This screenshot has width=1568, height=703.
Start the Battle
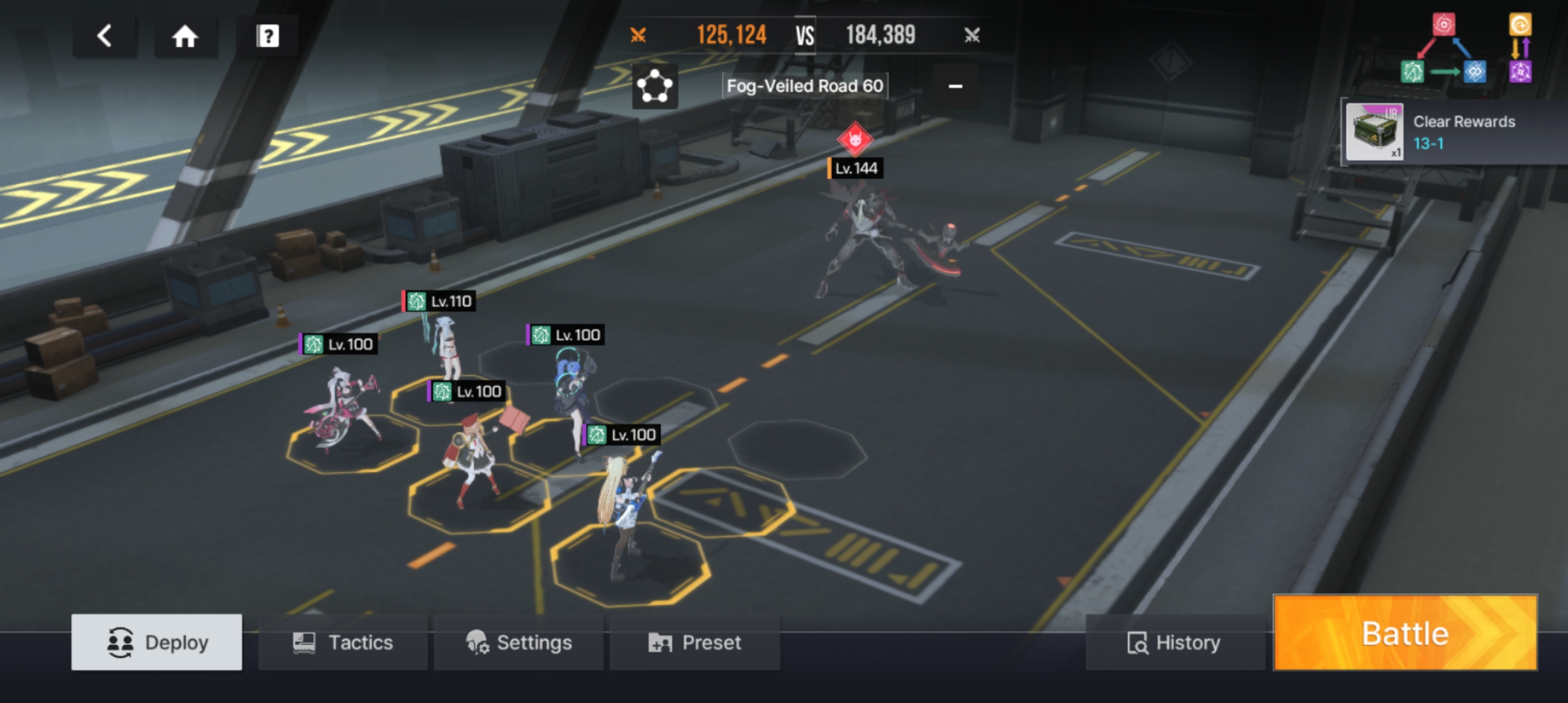(x=1405, y=633)
